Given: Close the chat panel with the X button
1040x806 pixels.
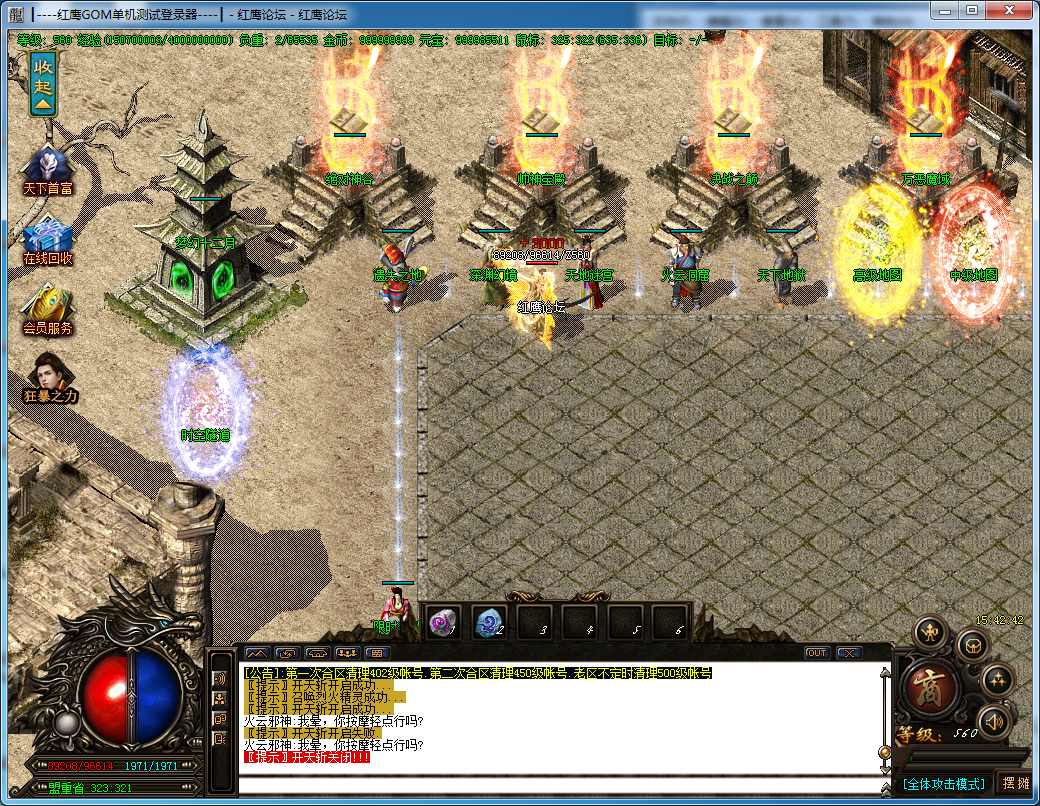Looking at the screenshot, I should (849, 653).
